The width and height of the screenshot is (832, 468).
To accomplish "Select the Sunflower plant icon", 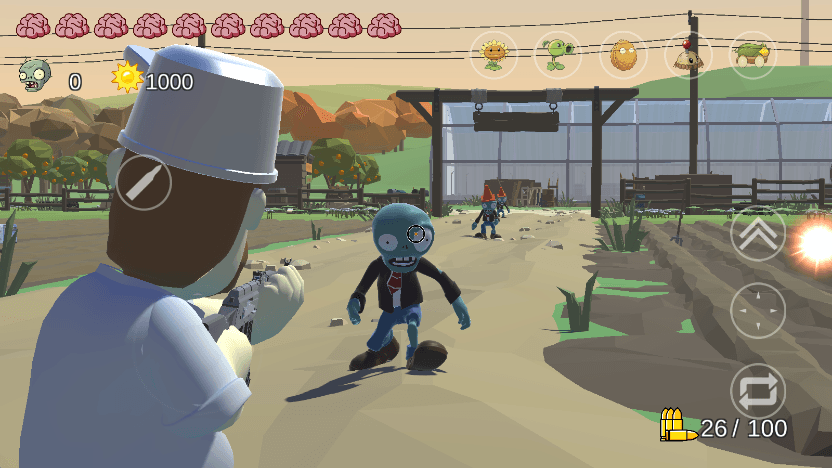I will pyautogui.click(x=494, y=54).
